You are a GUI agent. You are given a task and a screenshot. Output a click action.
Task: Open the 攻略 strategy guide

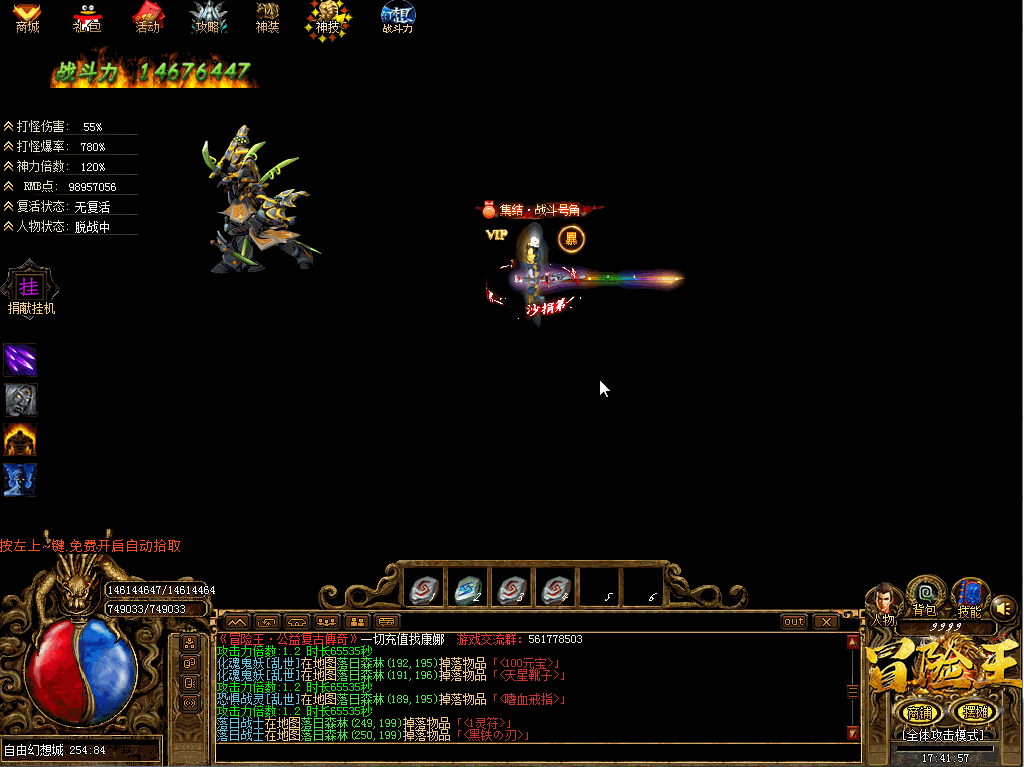(207, 17)
